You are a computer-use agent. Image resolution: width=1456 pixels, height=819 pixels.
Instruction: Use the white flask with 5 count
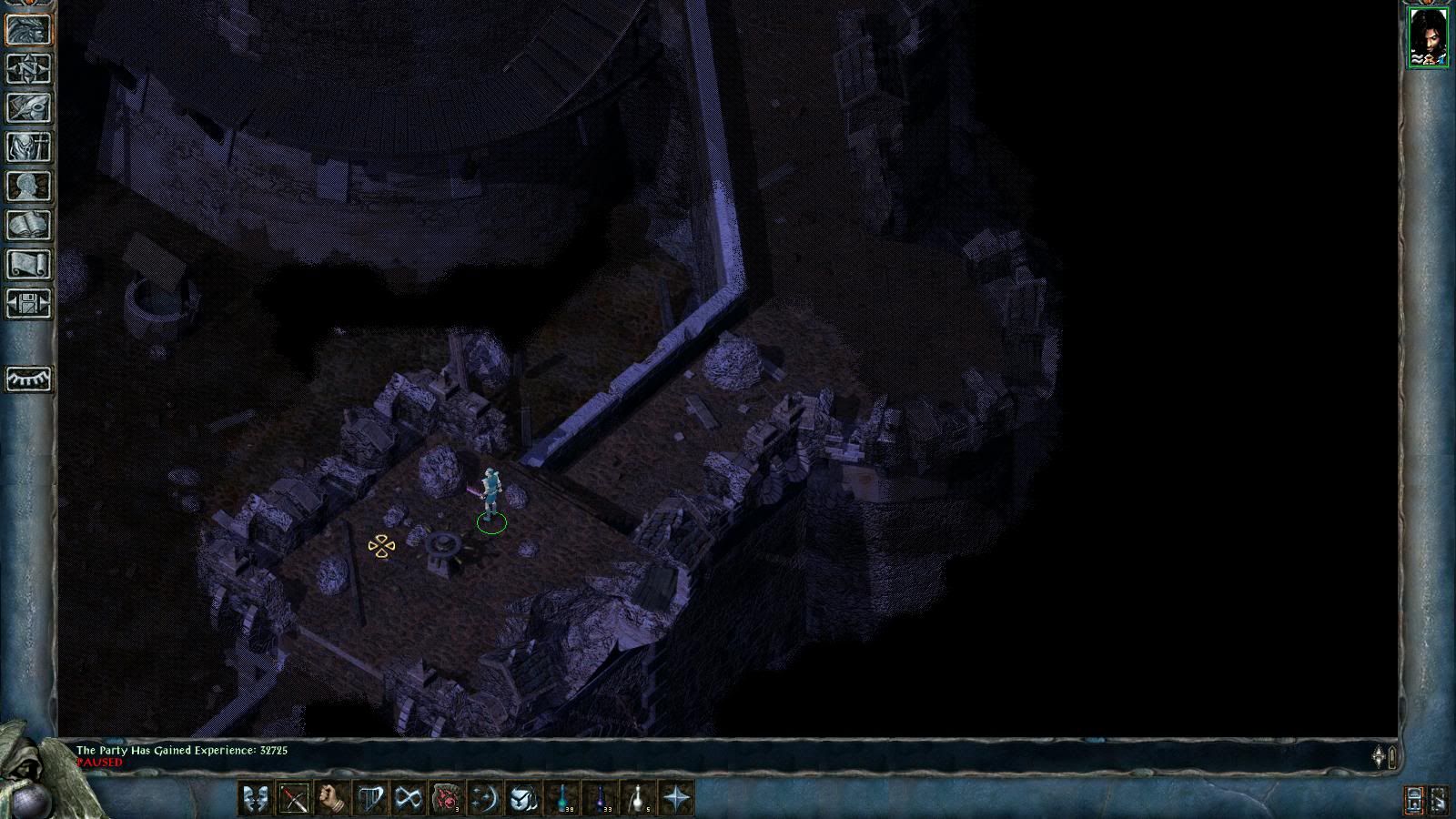(x=639, y=798)
